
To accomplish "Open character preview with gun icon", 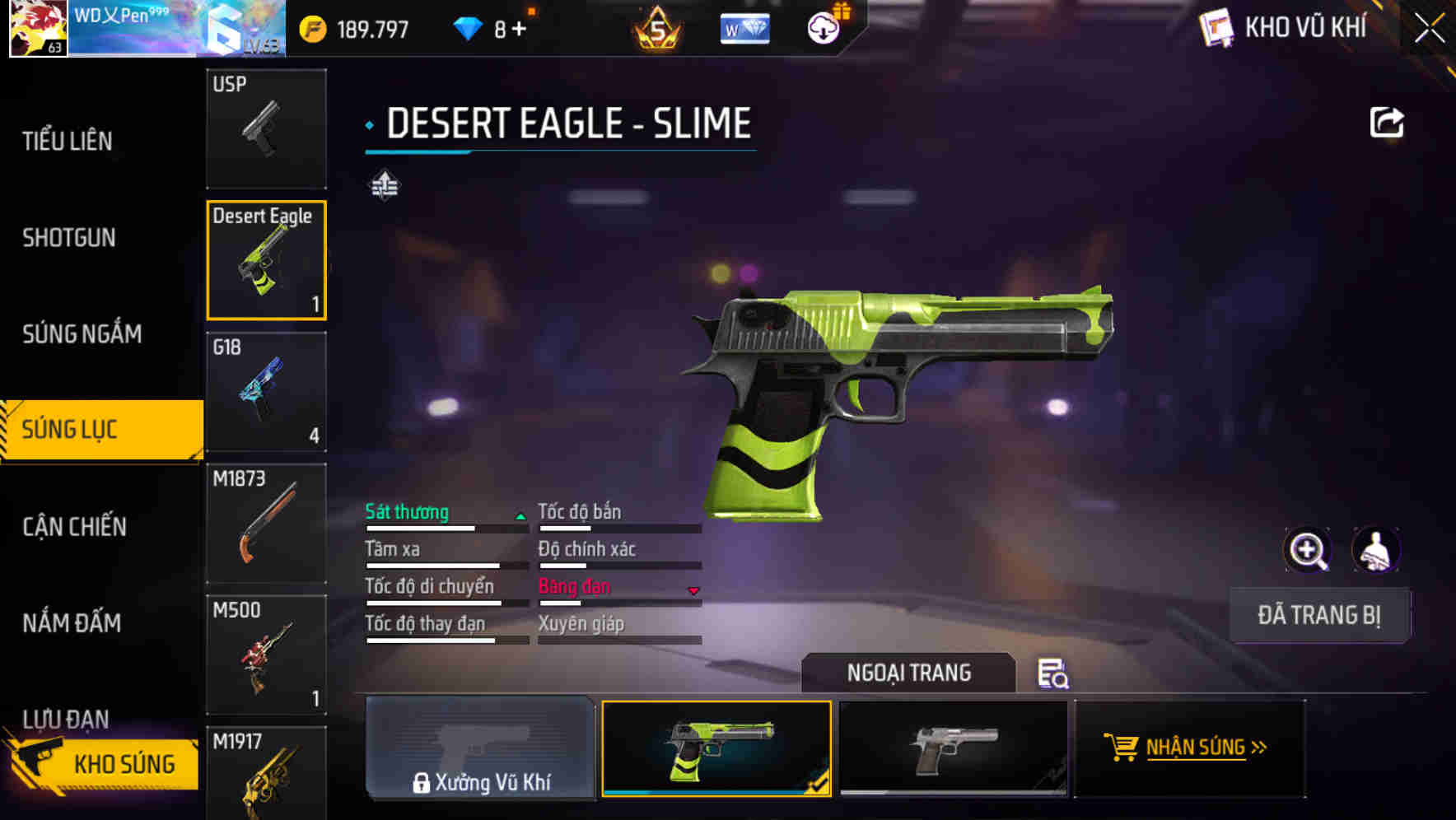I will [x=1374, y=550].
